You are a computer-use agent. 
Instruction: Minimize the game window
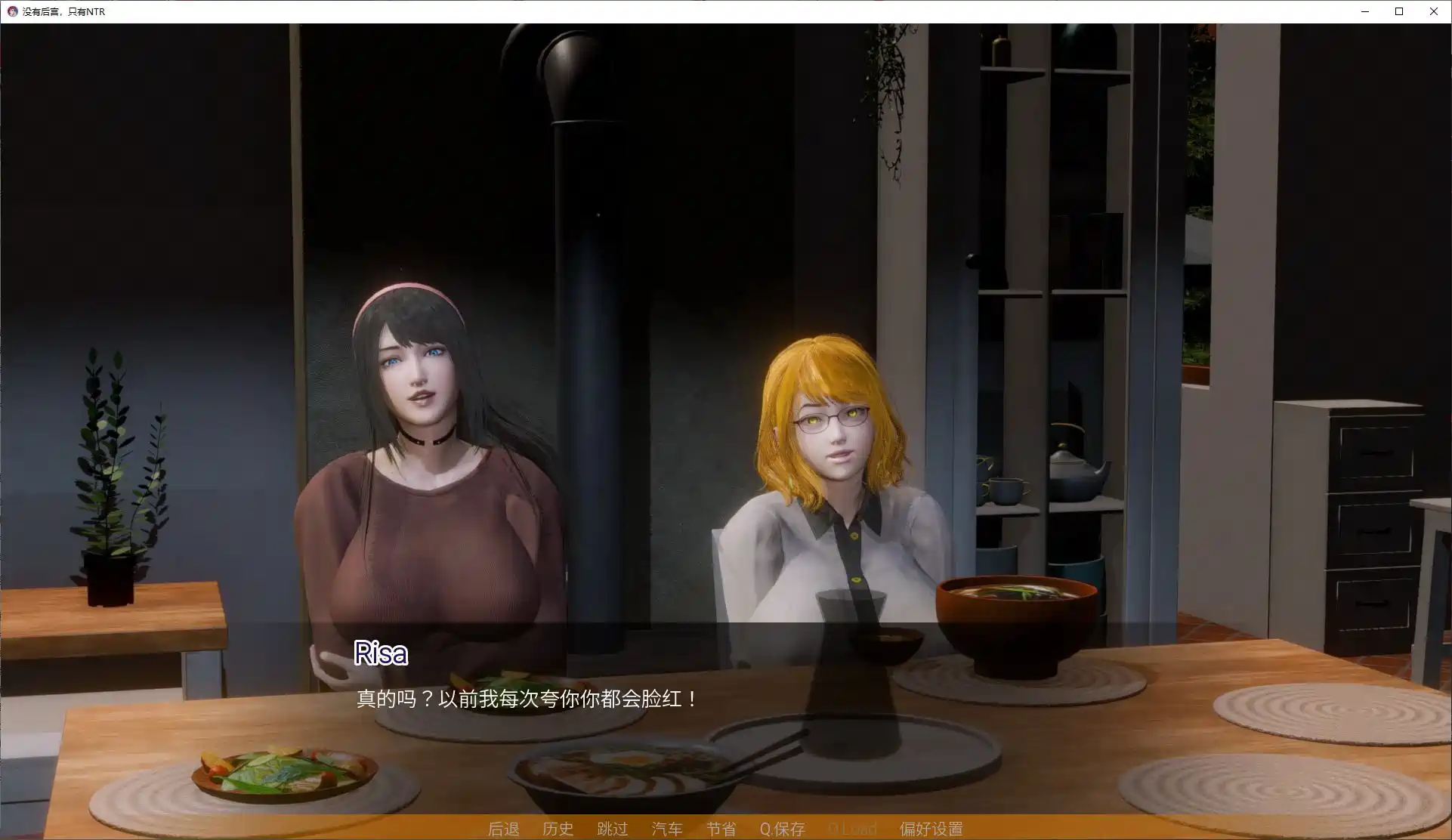[1364, 11]
